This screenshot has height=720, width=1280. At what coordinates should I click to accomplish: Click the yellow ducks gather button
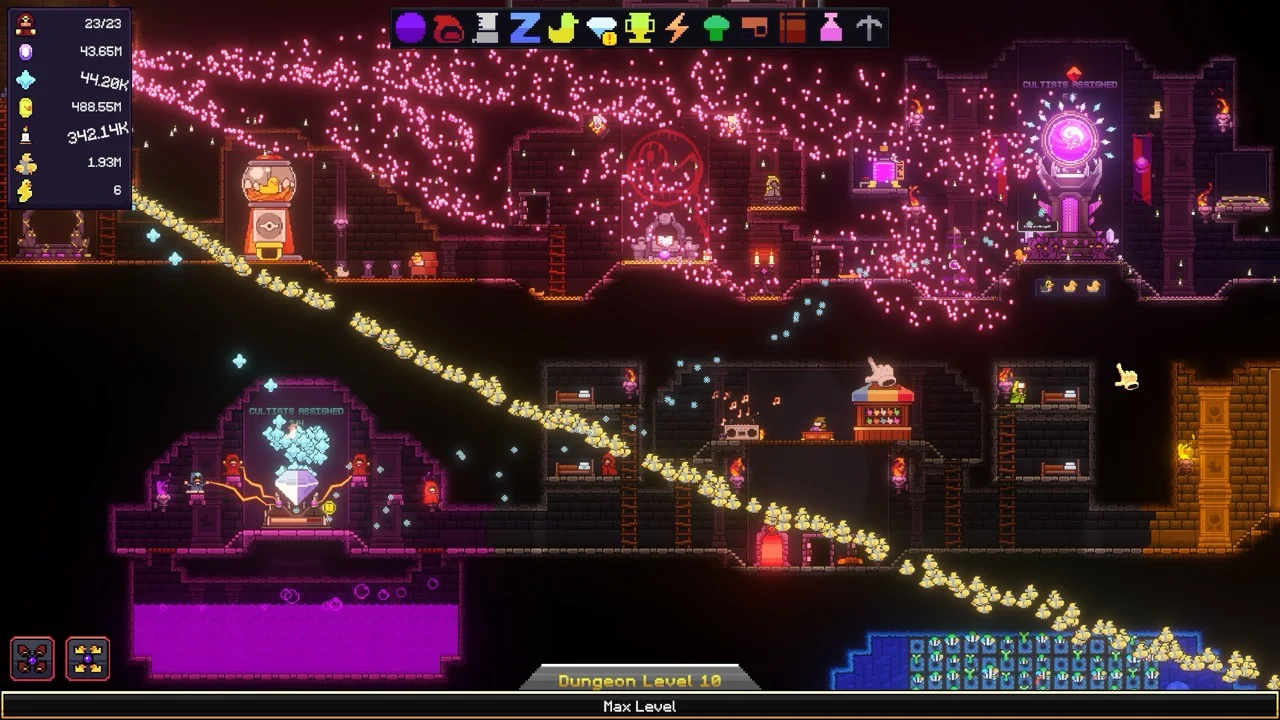point(88,659)
